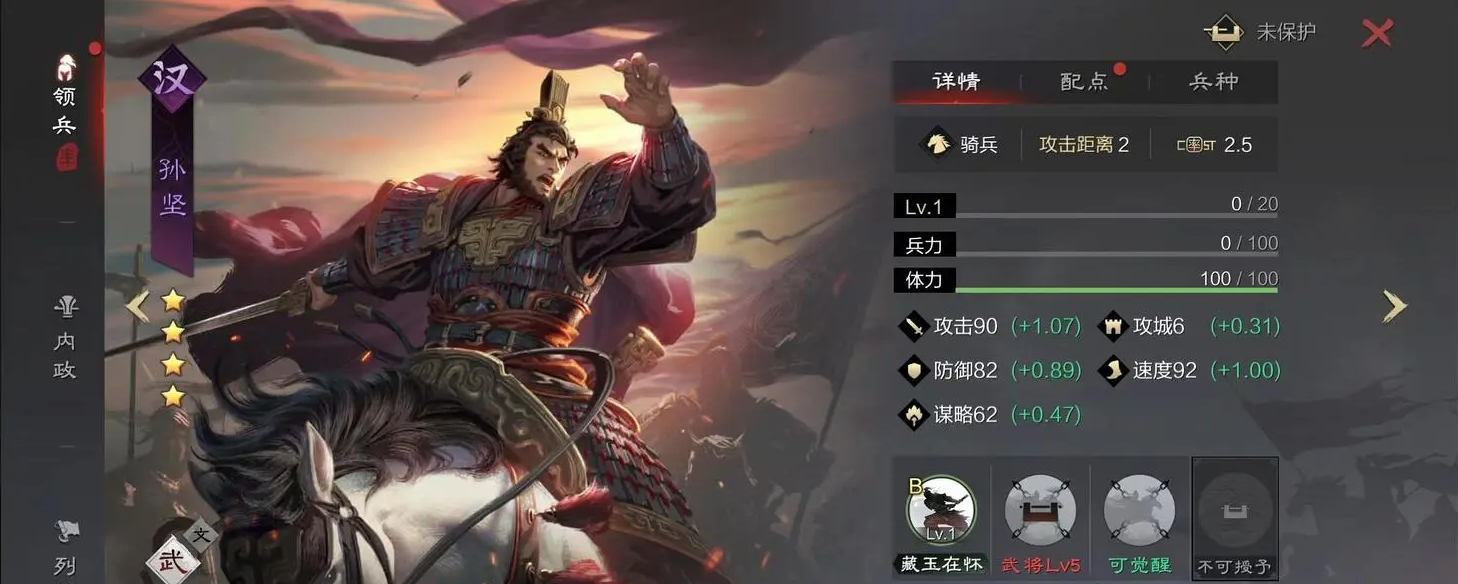Switch to the 详情 tab
The height and width of the screenshot is (584, 1458).
[x=956, y=82]
